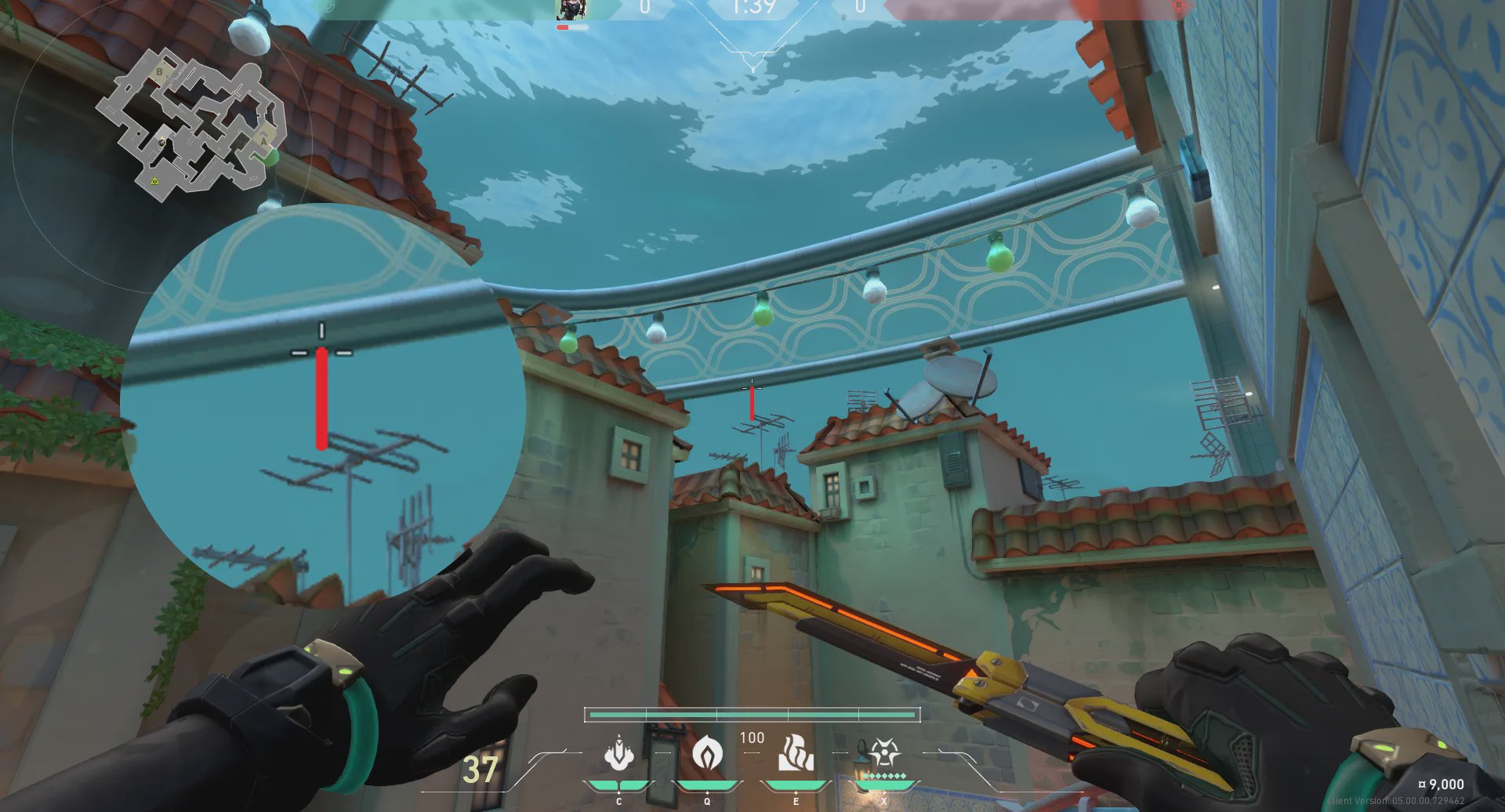Activate the Toxic Screen ability icon
The height and width of the screenshot is (812, 1505).
(796, 753)
